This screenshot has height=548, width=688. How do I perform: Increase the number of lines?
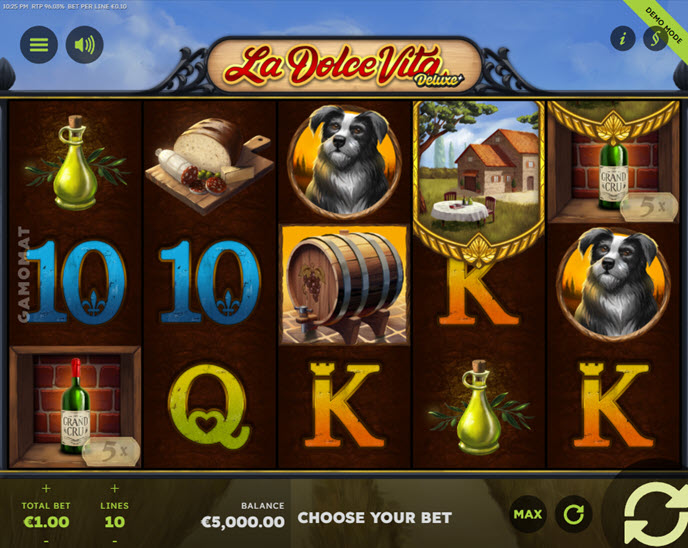pos(114,489)
